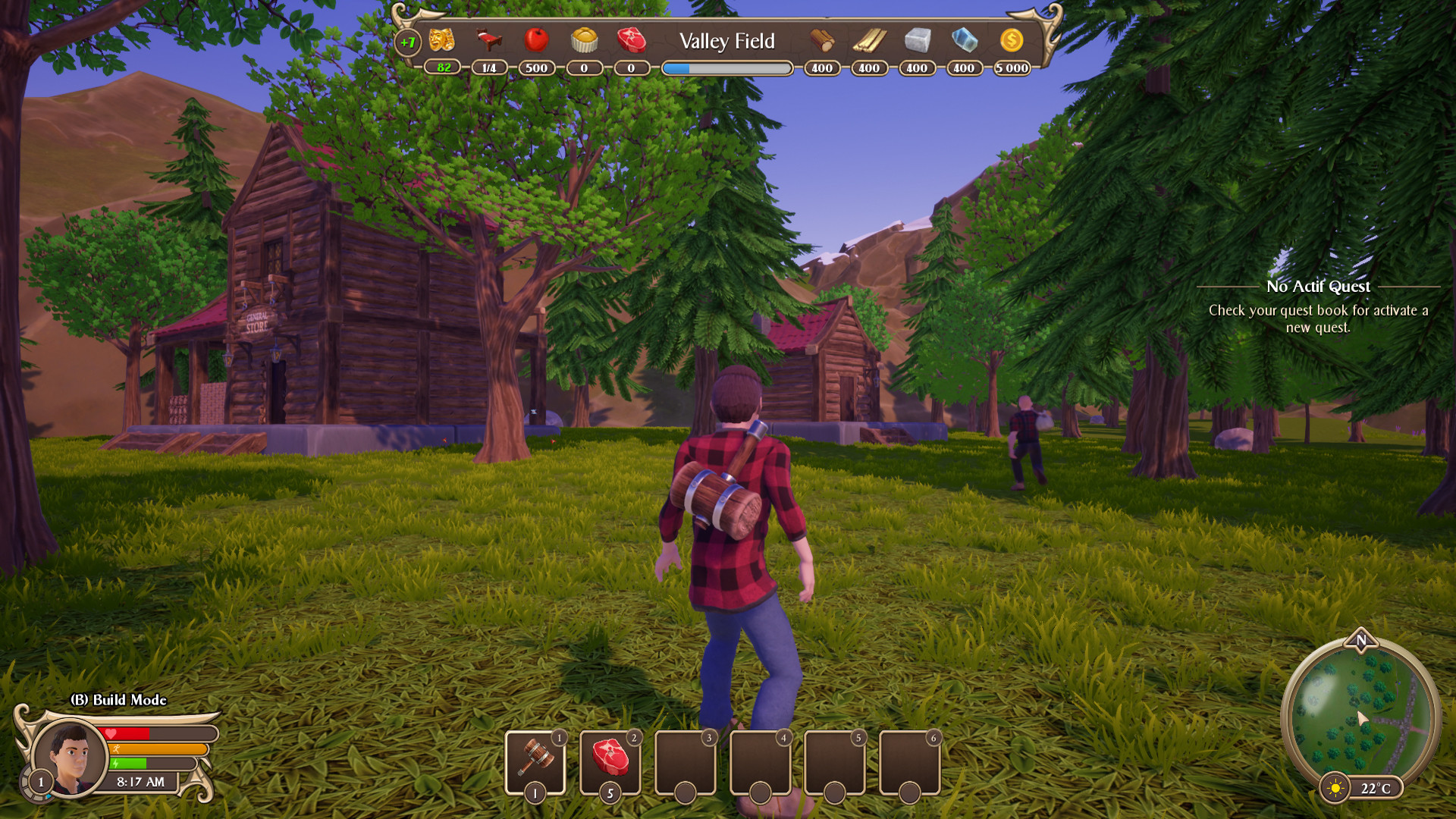Screen dimensions: 1456x819
Task: Click the crystal resource icon
Action: click(964, 39)
